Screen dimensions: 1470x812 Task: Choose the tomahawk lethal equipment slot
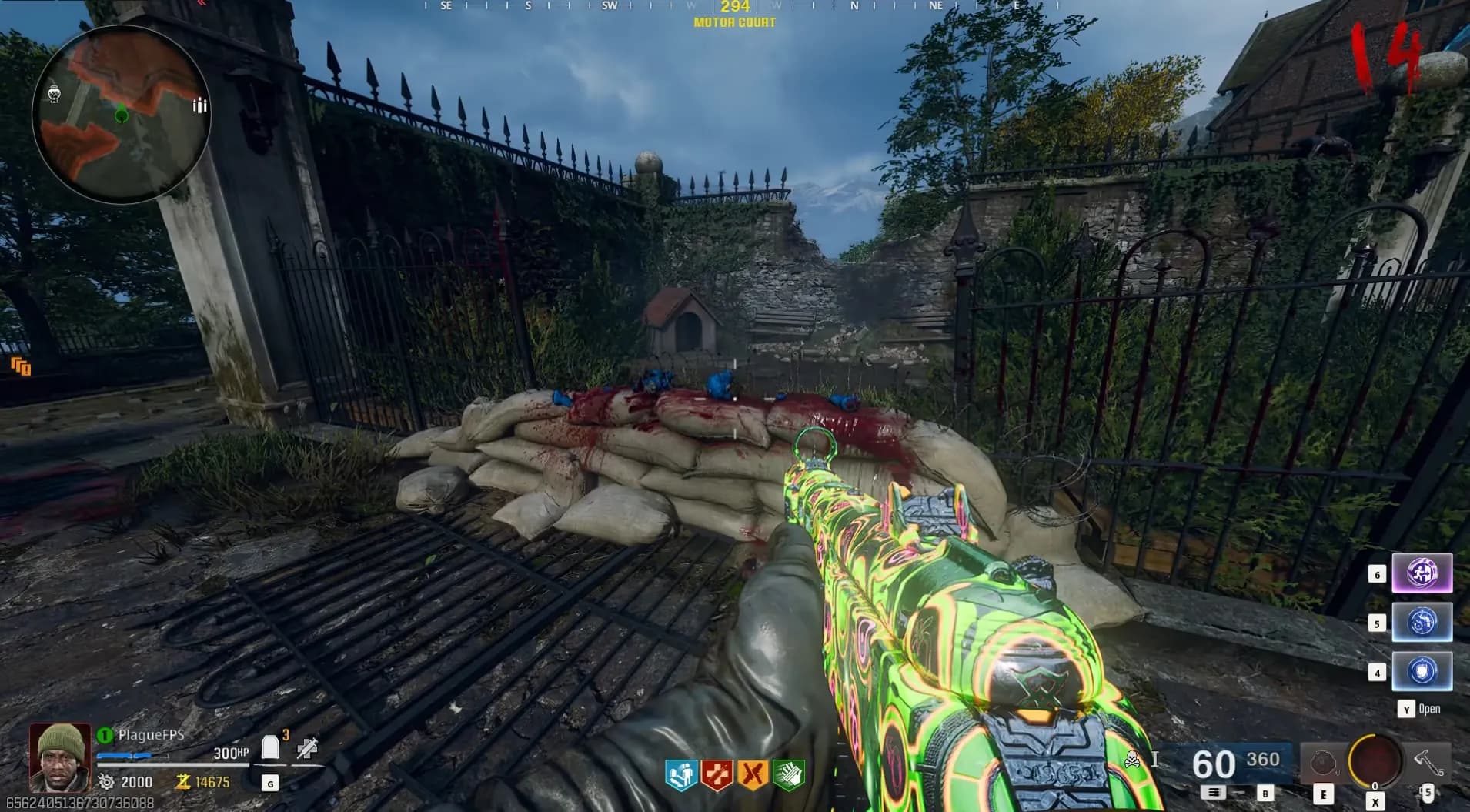pos(1428,764)
